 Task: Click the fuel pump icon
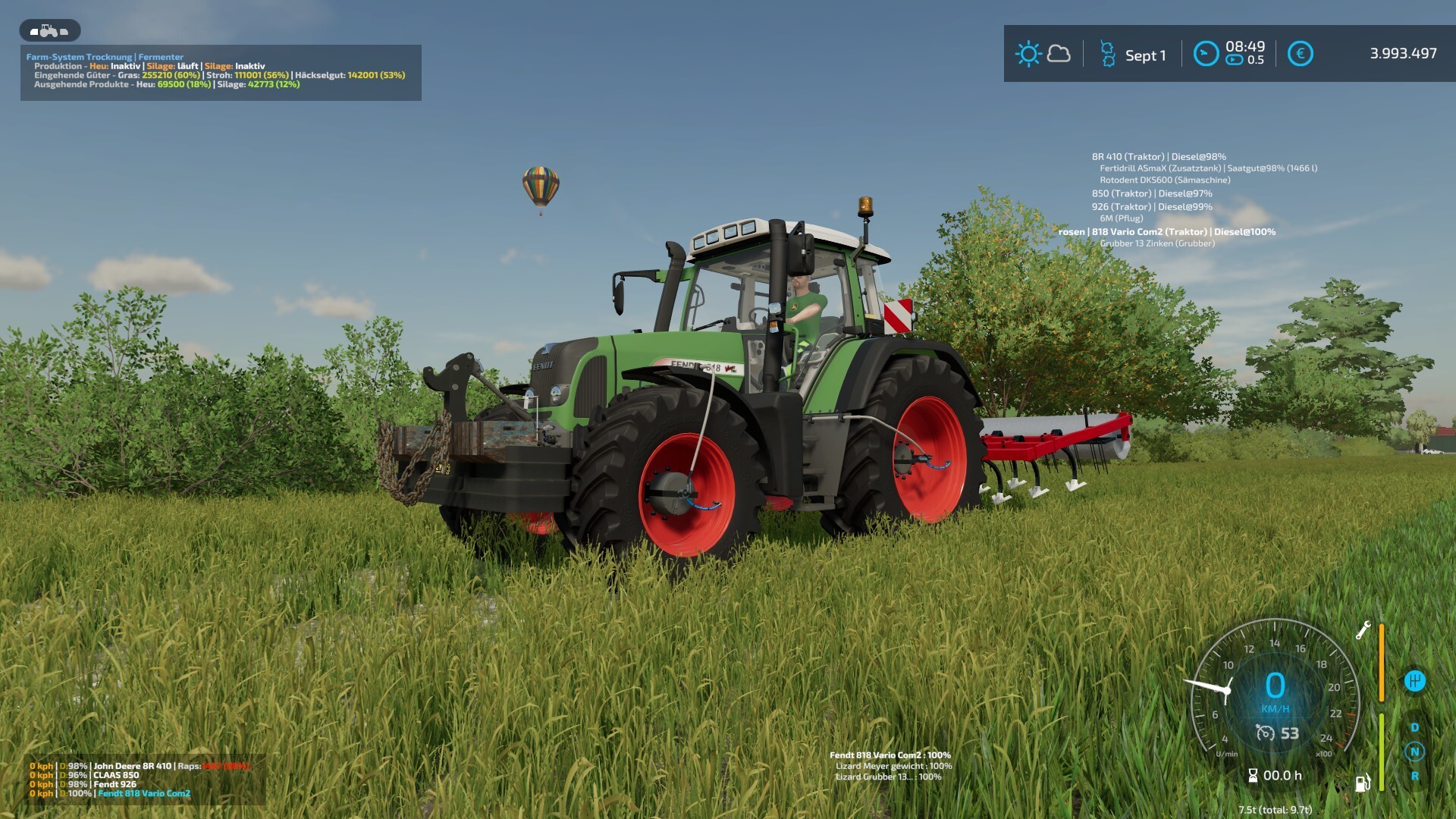click(x=1362, y=783)
